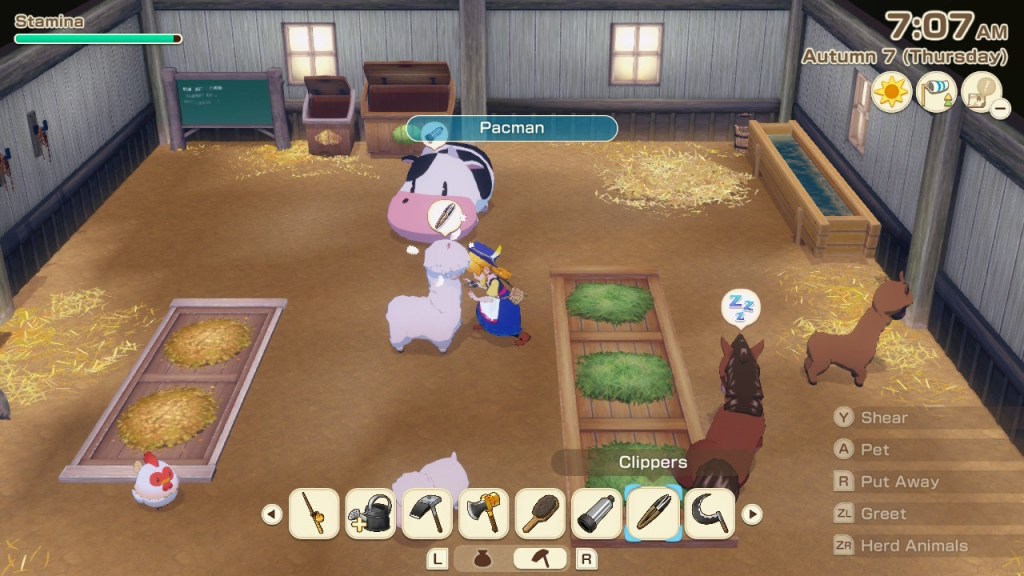Pick the animal brush slot
Image resolution: width=1024 pixels, height=576 pixels.
tap(541, 514)
